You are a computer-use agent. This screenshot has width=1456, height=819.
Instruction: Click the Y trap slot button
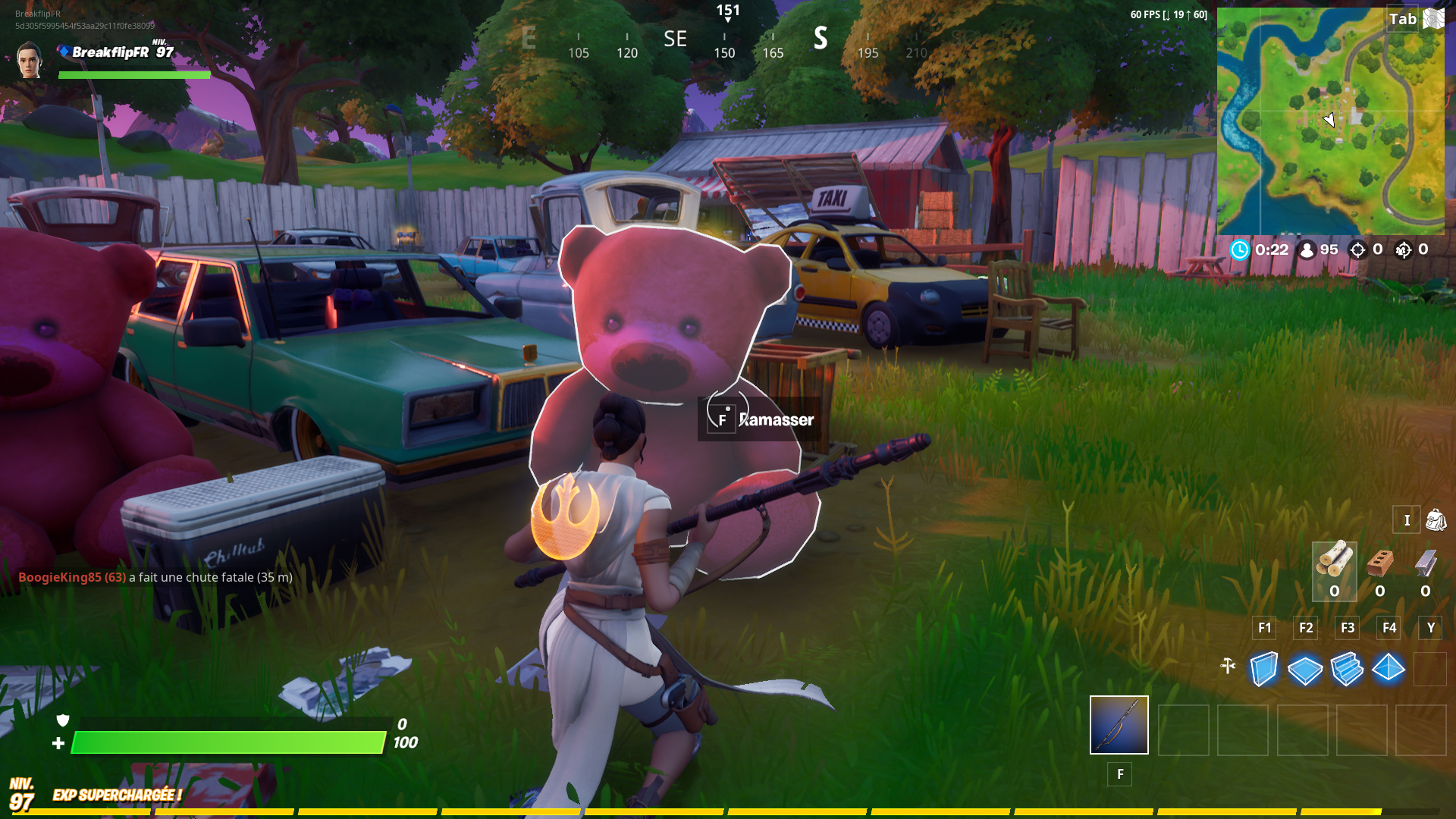point(1429,628)
